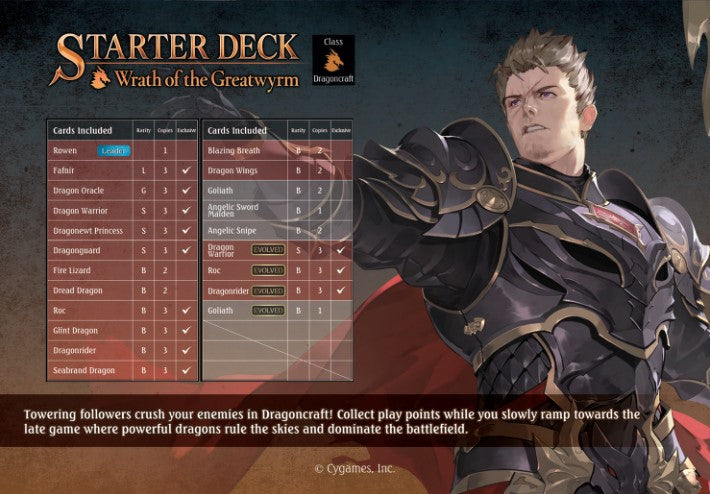Select the Angelic Snipe row
Screen dimensions: 710x494
[x=277, y=230]
